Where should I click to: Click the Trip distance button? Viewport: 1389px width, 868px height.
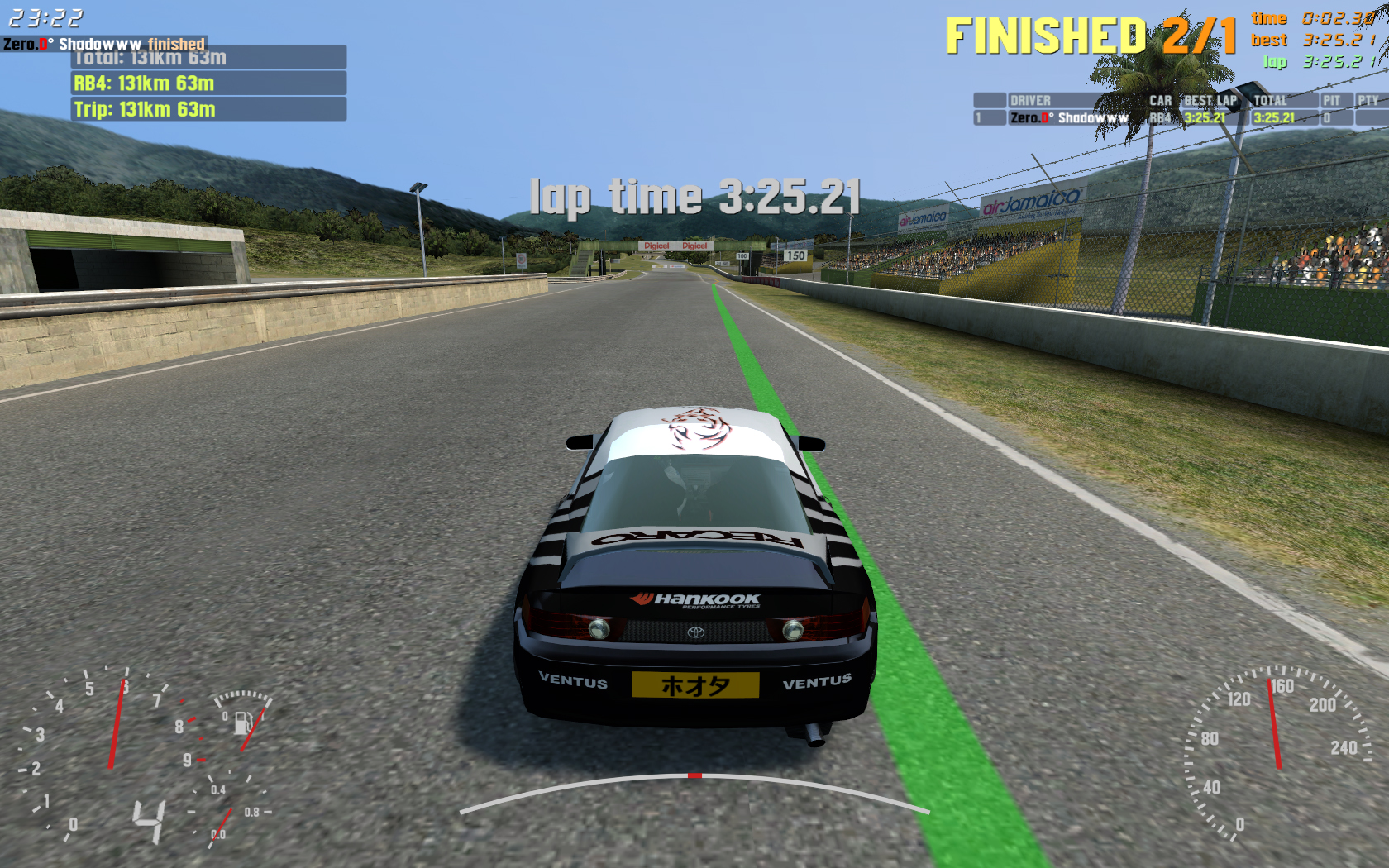(208, 109)
